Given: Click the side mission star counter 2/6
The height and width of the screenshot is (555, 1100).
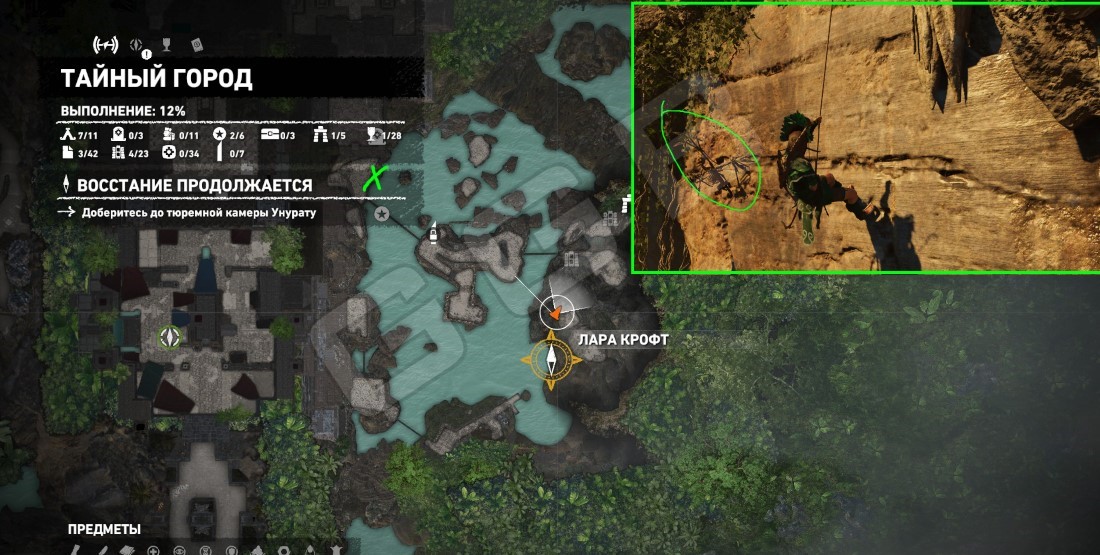Looking at the screenshot, I should point(228,135).
